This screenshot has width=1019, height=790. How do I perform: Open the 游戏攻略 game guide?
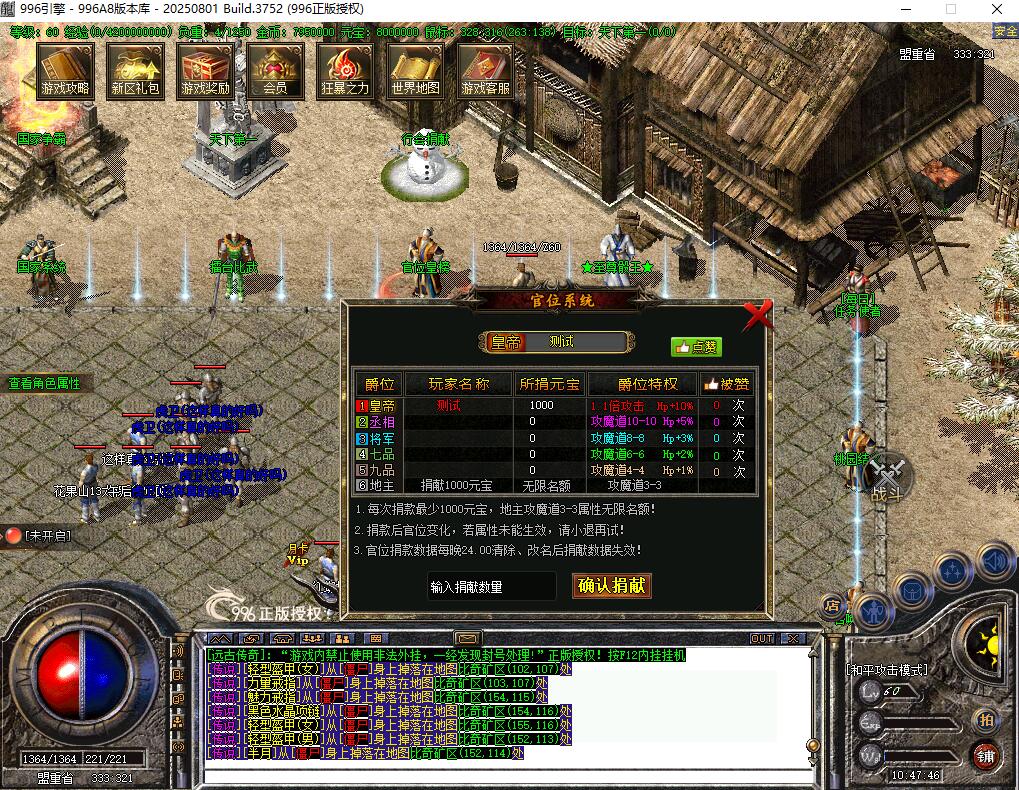65,72
